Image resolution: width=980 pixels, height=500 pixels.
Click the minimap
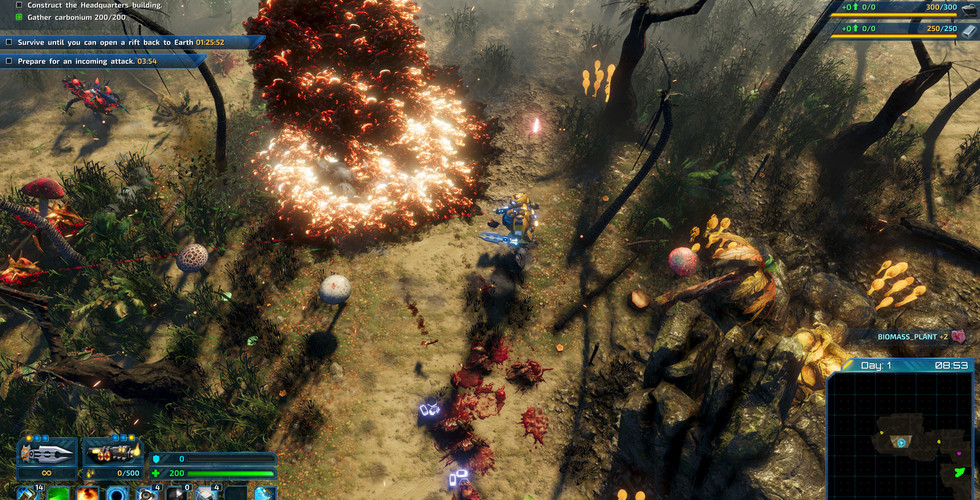(902, 437)
